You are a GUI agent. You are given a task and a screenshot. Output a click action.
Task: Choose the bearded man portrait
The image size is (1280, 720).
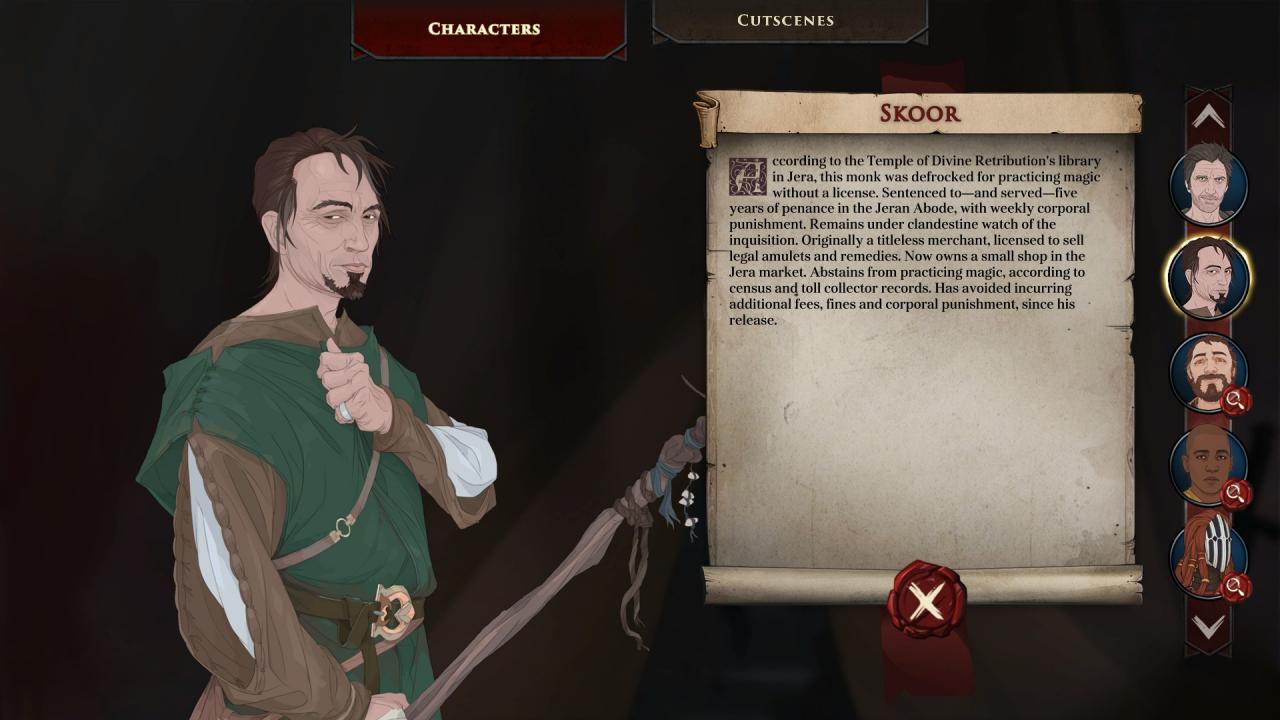(x=1208, y=371)
